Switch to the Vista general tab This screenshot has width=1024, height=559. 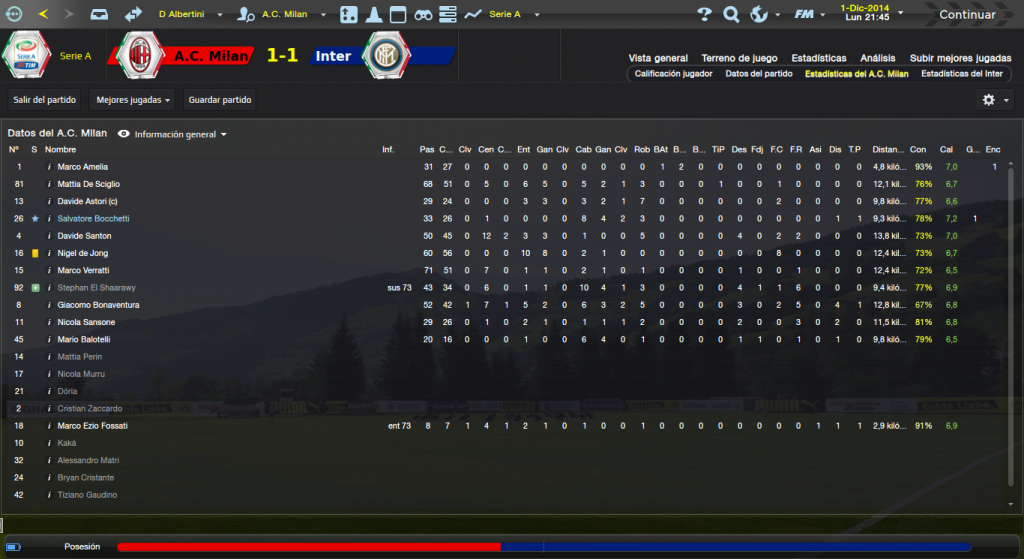point(658,58)
